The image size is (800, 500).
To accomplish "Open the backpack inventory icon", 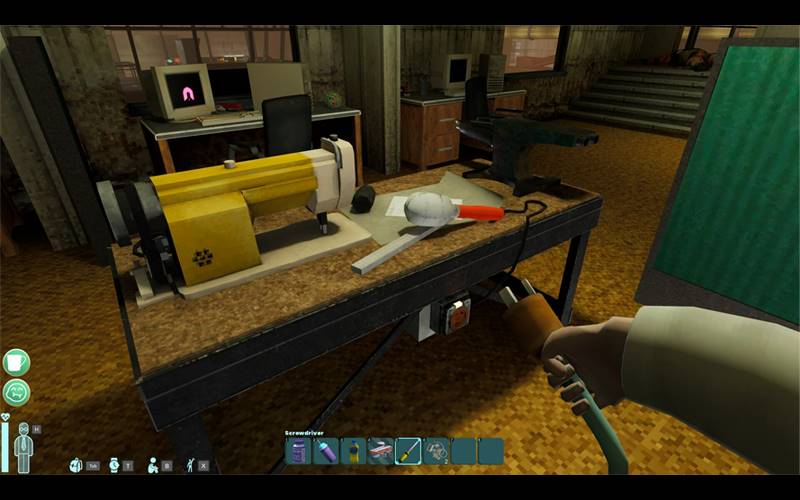I will pyautogui.click(x=75, y=465).
